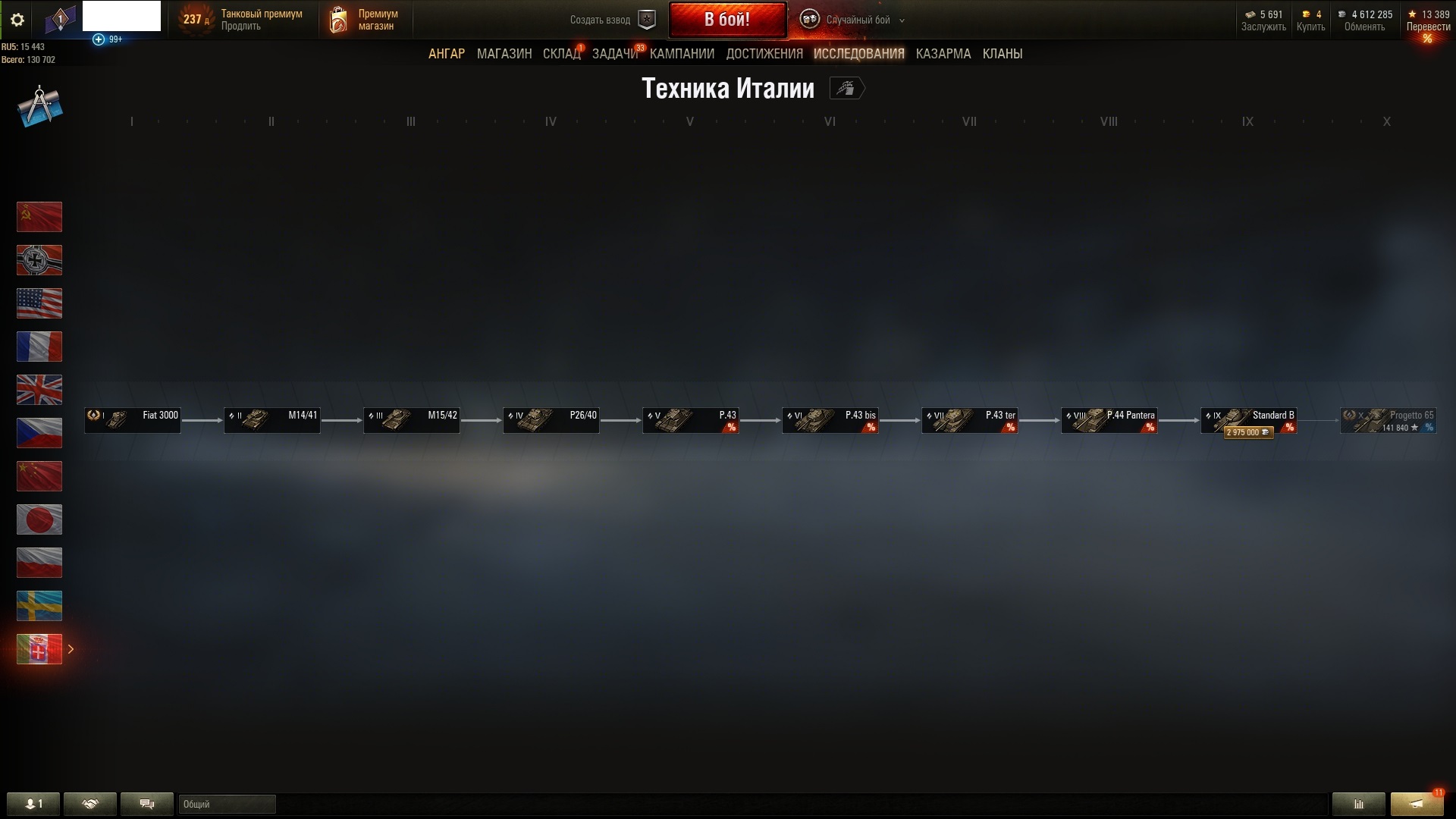
Task: Open the Germany tech tree flag
Action: (x=39, y=260)
